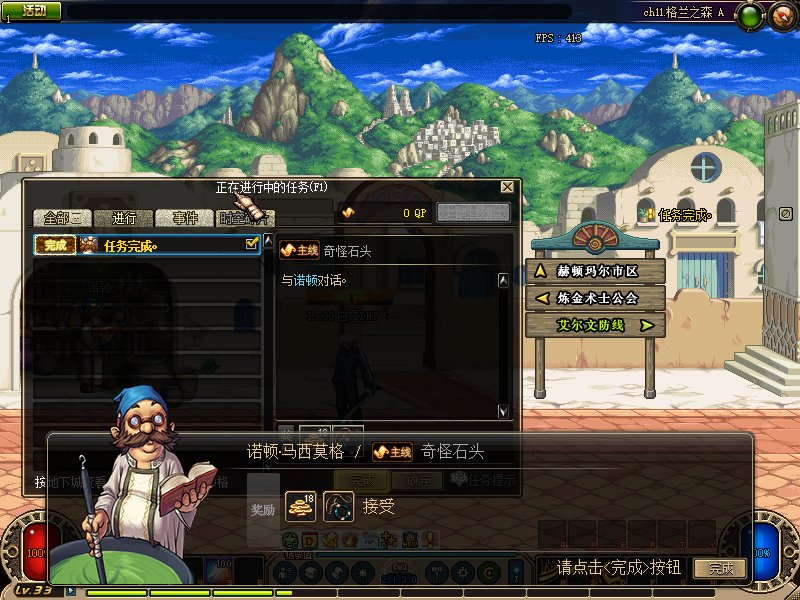Select the dark orb reward item
Screen dimensions: 800x600
tap(340, 506)
